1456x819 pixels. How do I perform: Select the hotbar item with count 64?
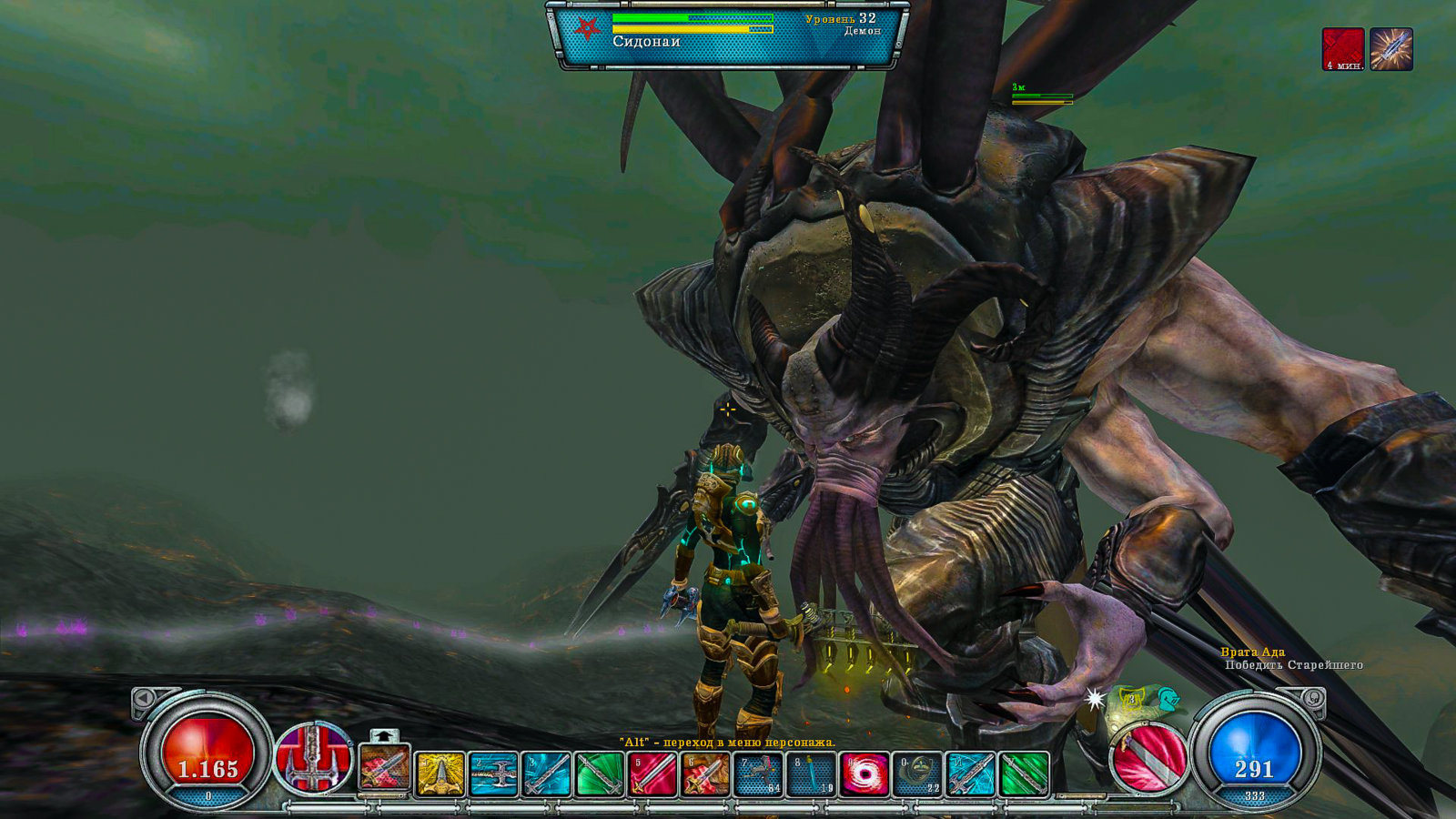(x=758, y=774)
